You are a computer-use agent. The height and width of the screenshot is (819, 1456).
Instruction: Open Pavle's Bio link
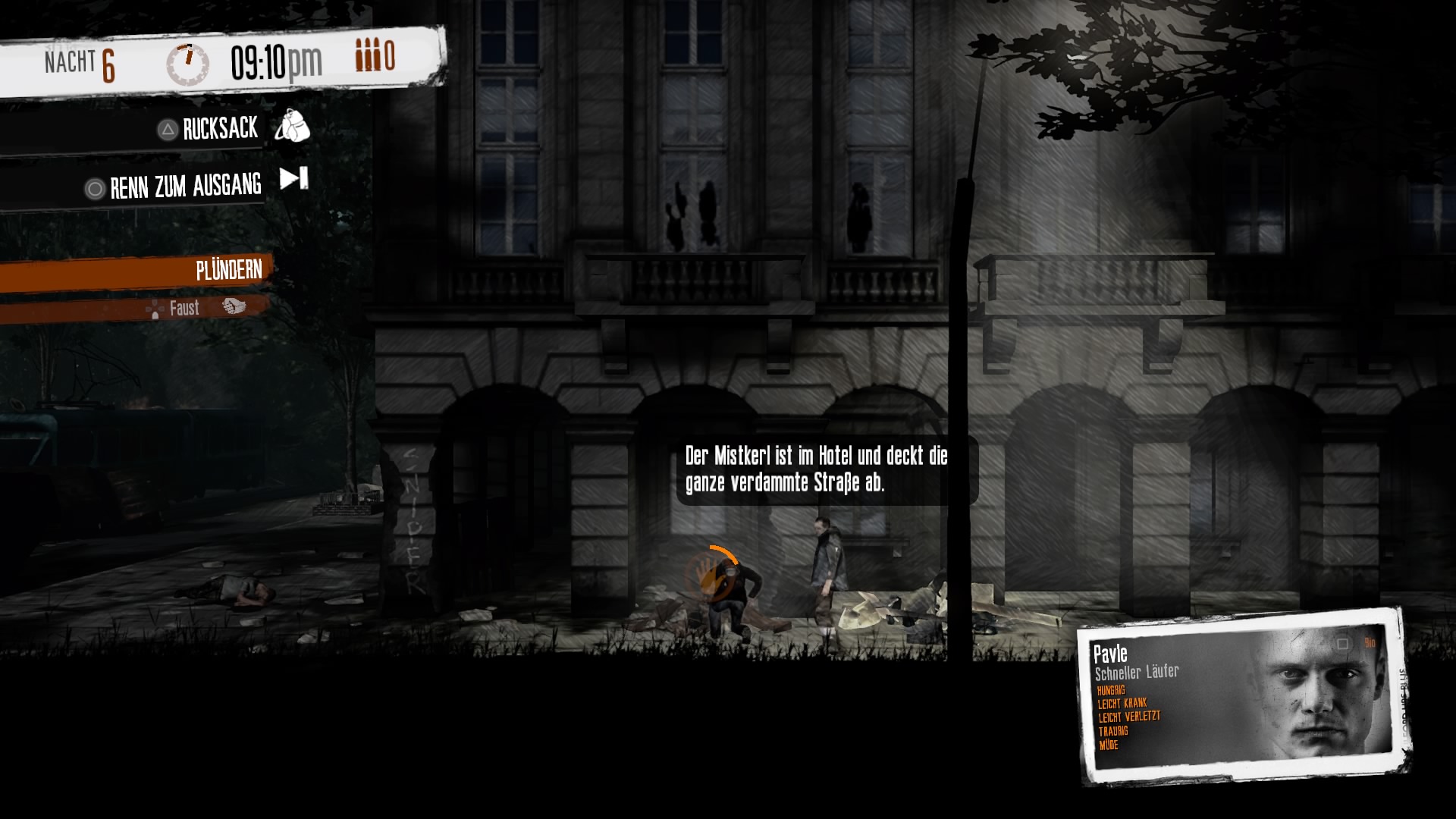[1370, 643]
